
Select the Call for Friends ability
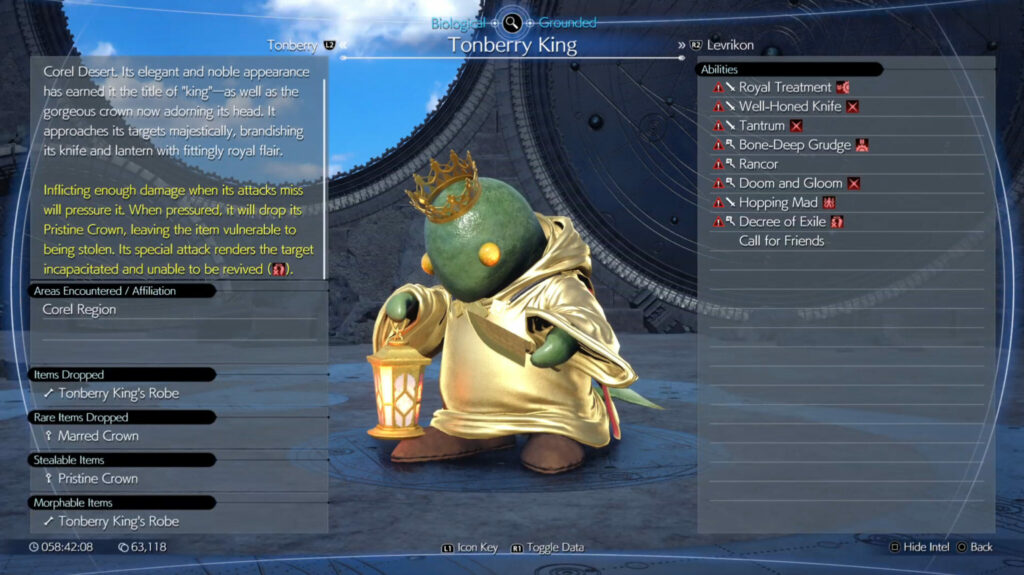781,241
